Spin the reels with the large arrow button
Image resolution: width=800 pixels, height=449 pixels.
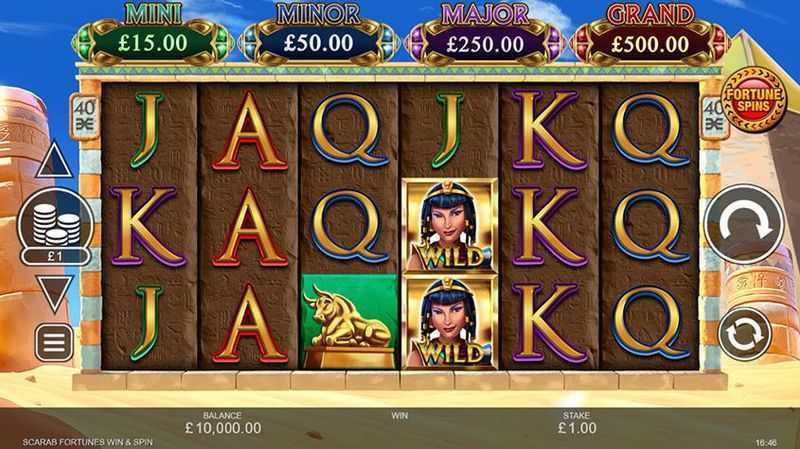[x=743, y=226]
